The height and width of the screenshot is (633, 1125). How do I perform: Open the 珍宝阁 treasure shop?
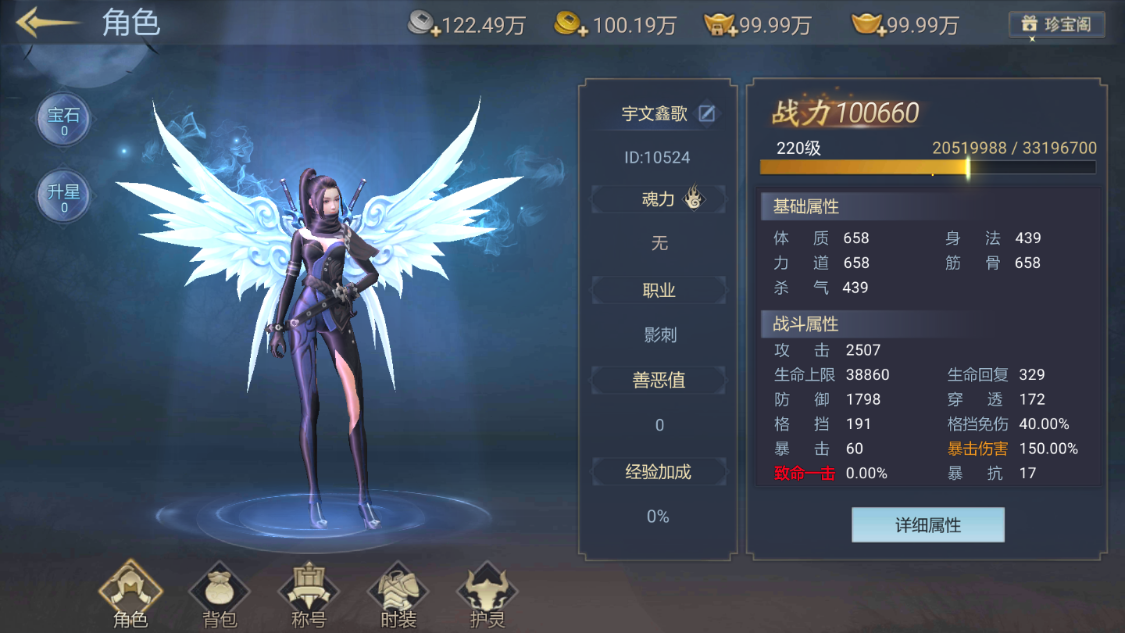(1058, 25)
